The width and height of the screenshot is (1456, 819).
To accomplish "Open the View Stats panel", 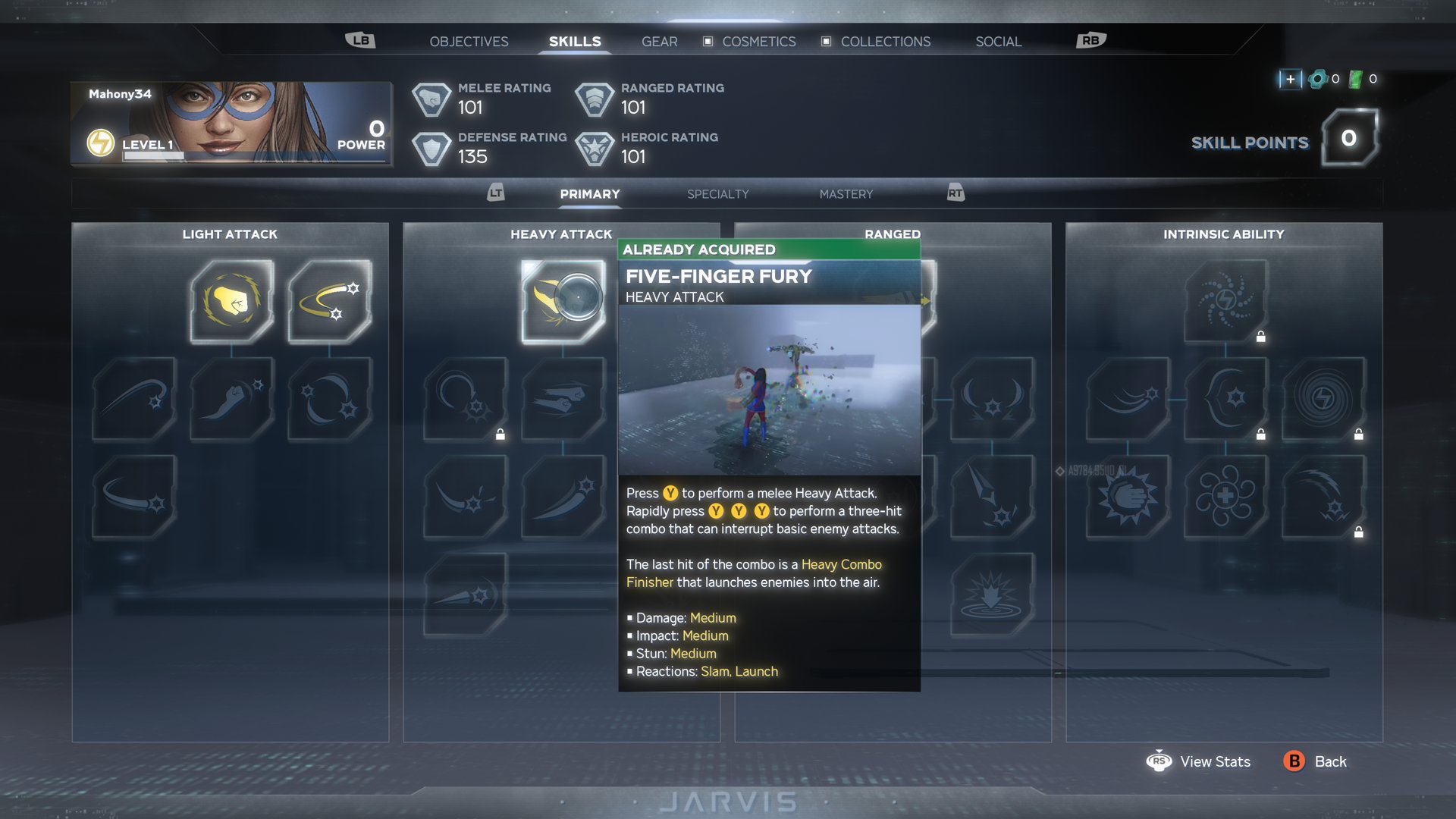I will tap(1199, 761).
